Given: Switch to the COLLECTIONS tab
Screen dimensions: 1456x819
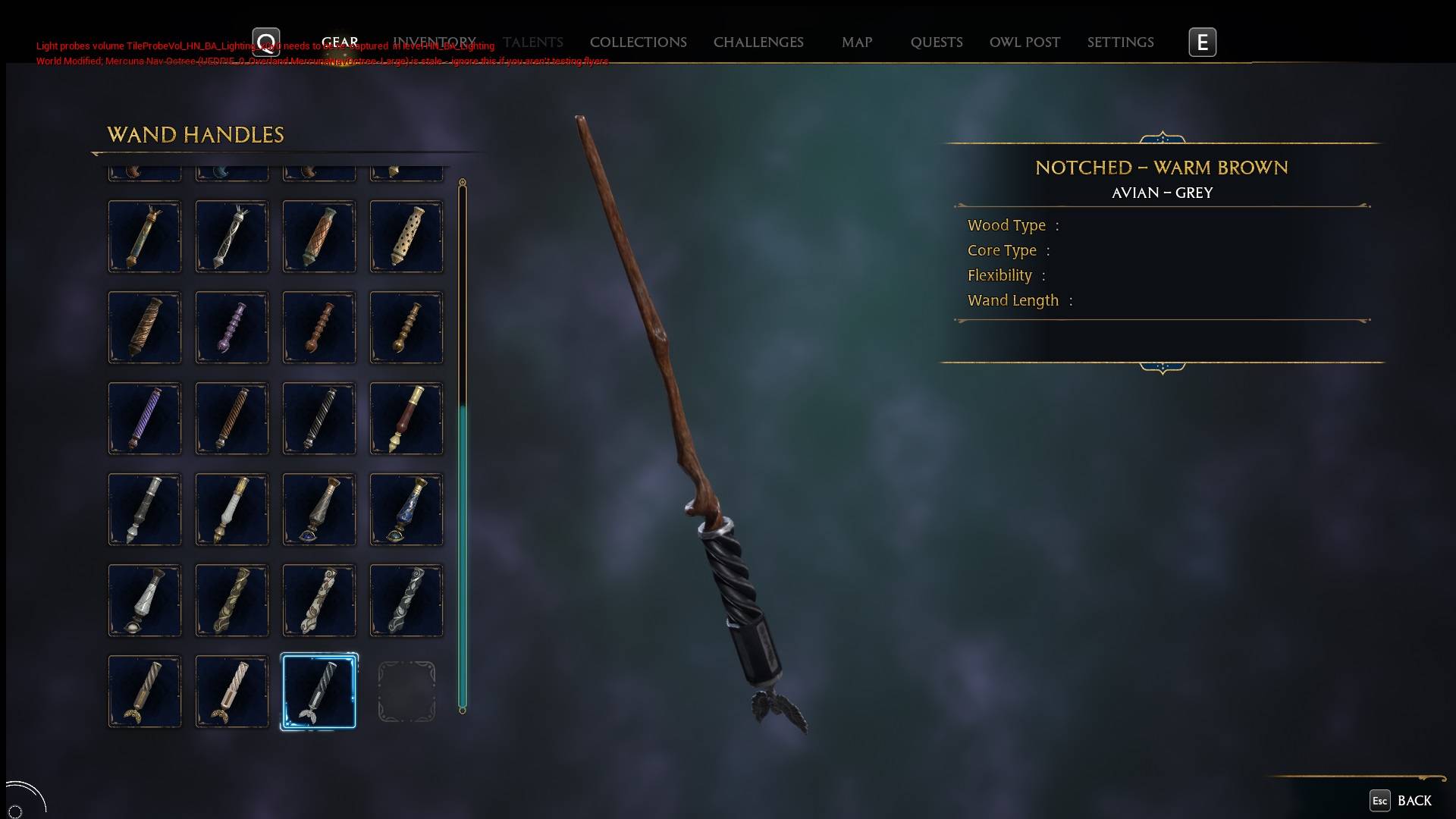Looking at the screenshot, I should [638, 42].
